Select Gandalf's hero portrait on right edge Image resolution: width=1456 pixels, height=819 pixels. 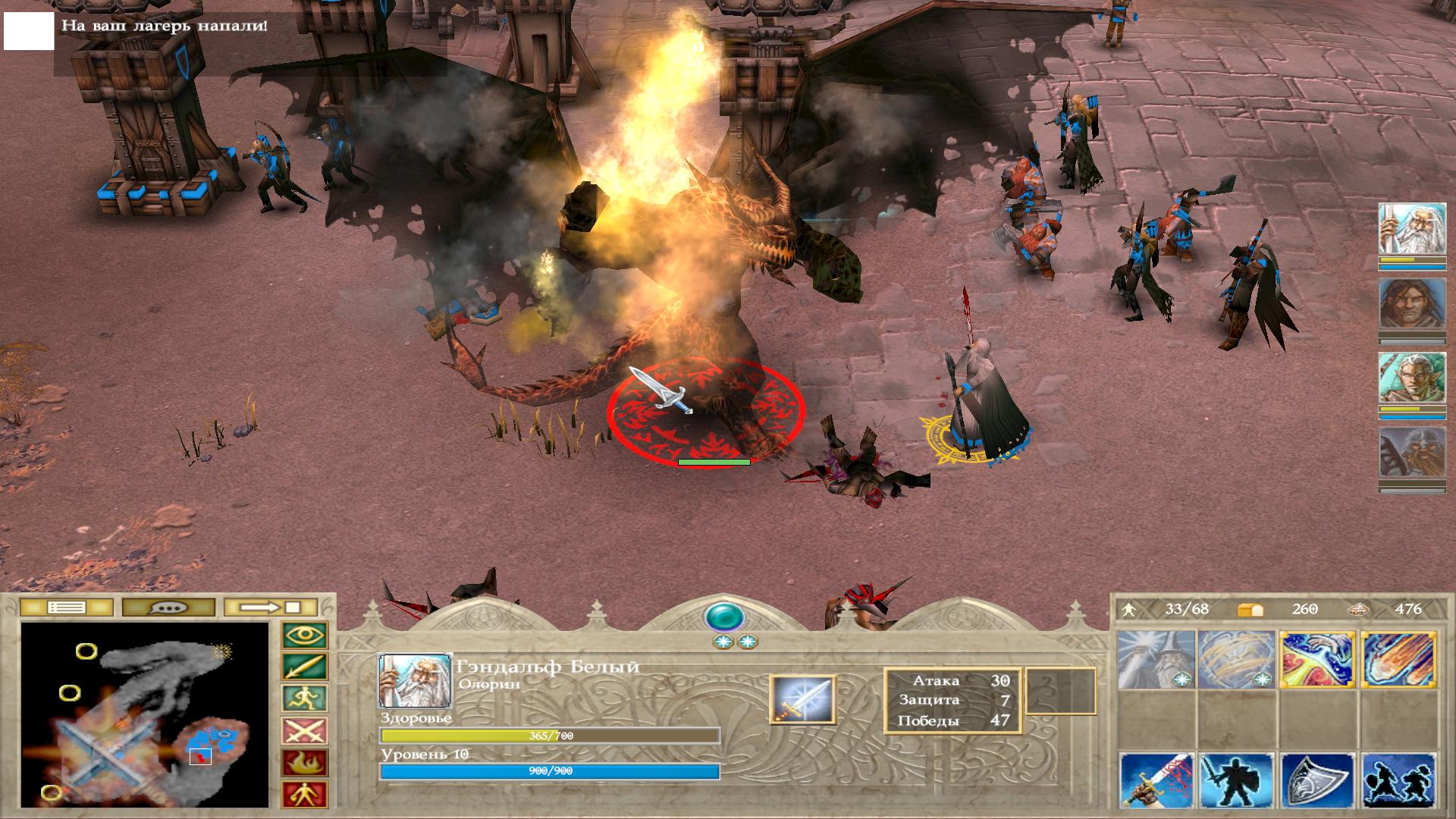[1412, 229]
